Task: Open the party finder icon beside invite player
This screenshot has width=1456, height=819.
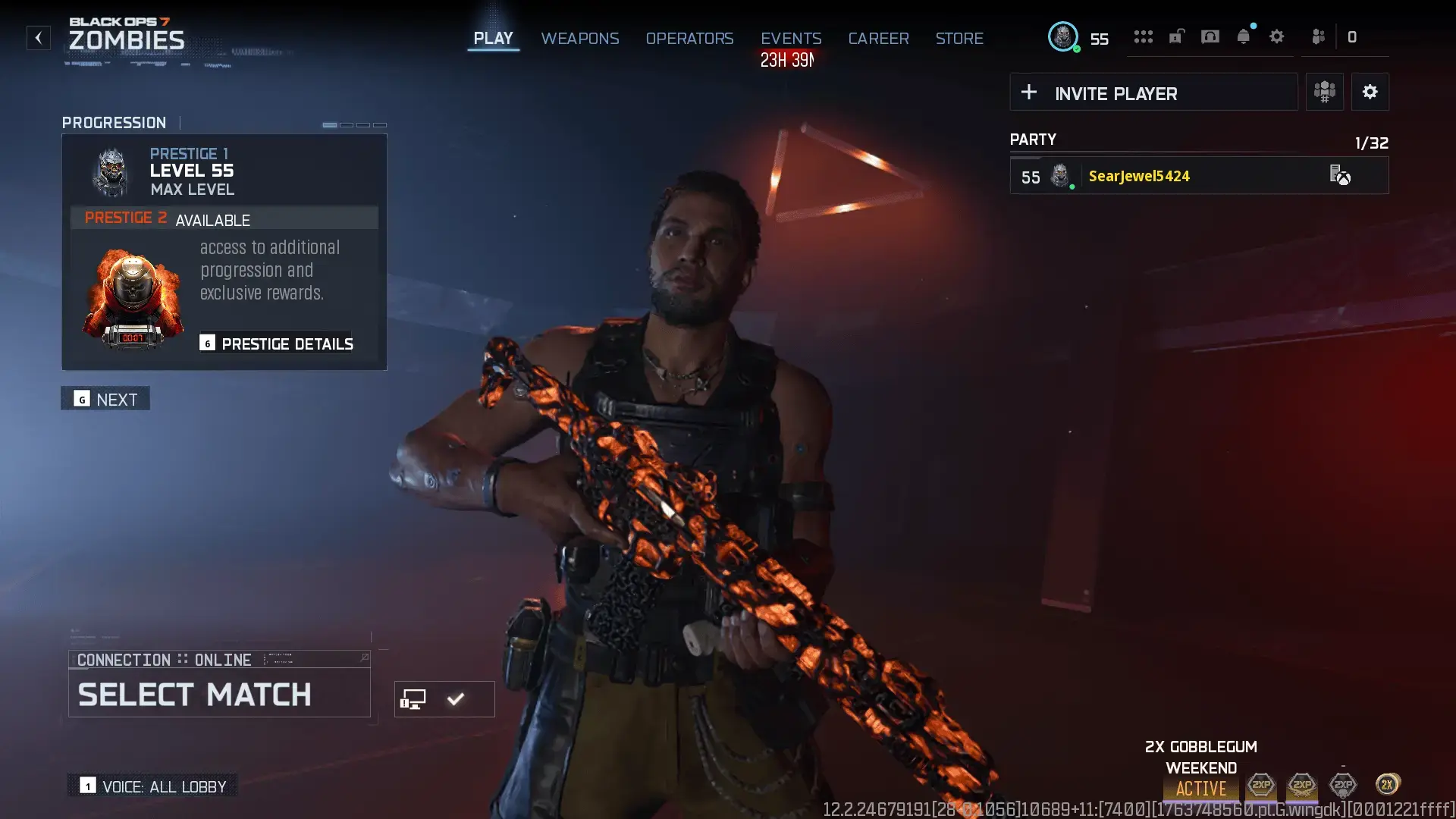Action: (1324, 92)
